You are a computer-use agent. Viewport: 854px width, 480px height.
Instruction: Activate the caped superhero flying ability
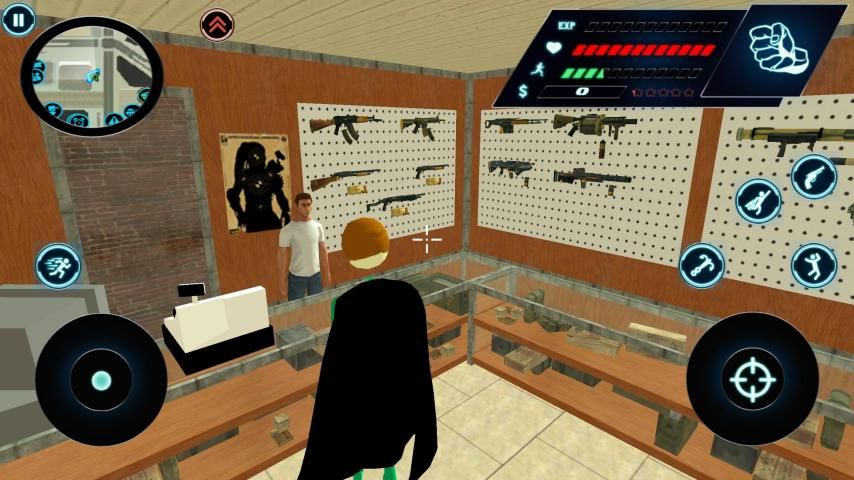(x=758, y=200)
